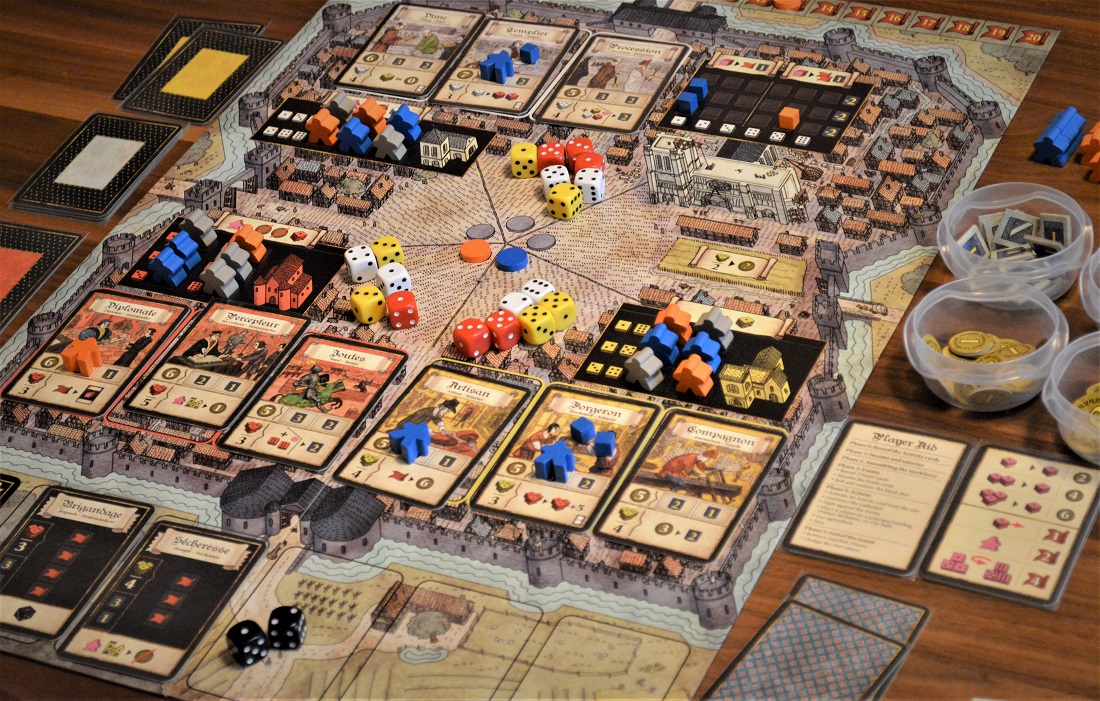Screen dimensions: 1100x701
Task: Choose the Sécheresse event card
Action: pos(165,596)
